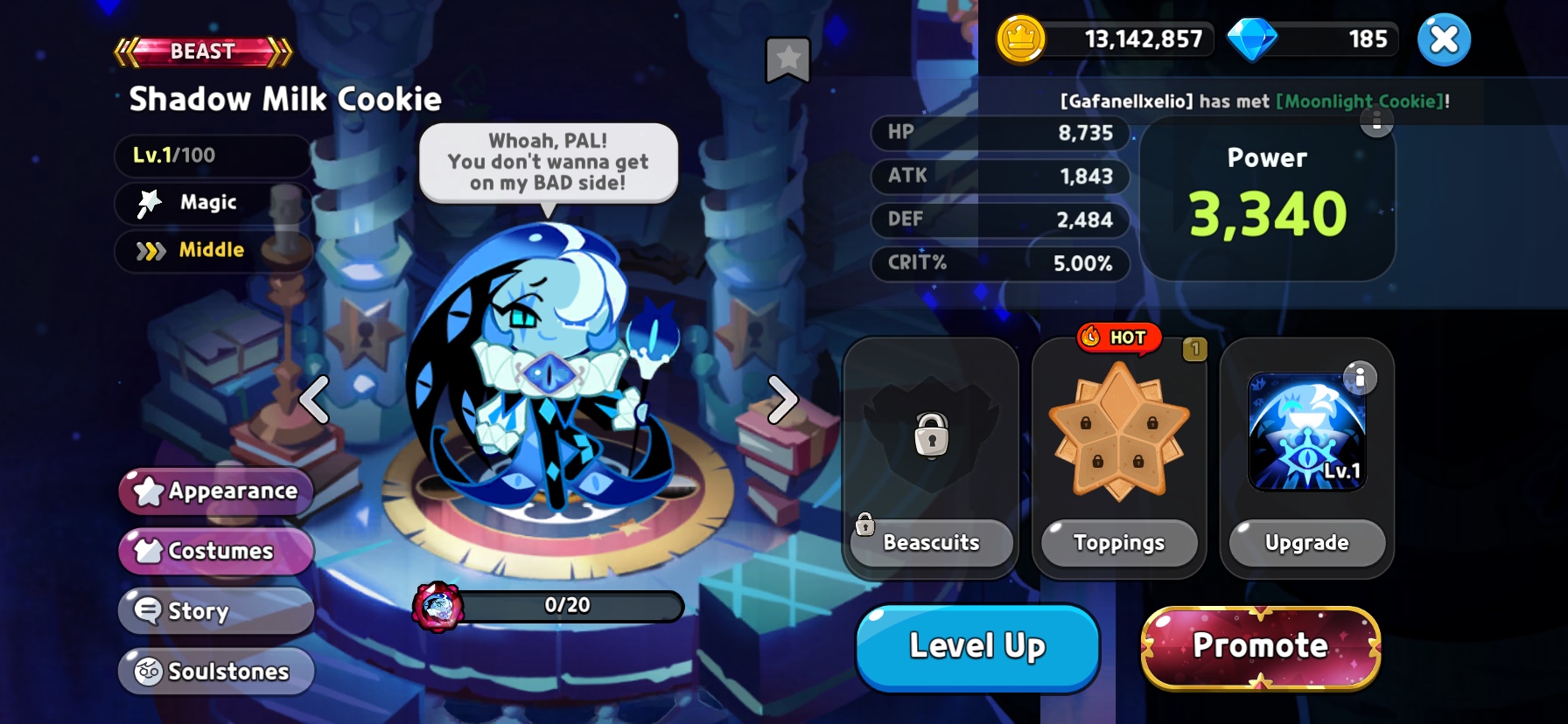Image resolution: width=1568 pixels, height=724 pixels.
Task: Tap the Magic type label
Action: pos(208,203)
